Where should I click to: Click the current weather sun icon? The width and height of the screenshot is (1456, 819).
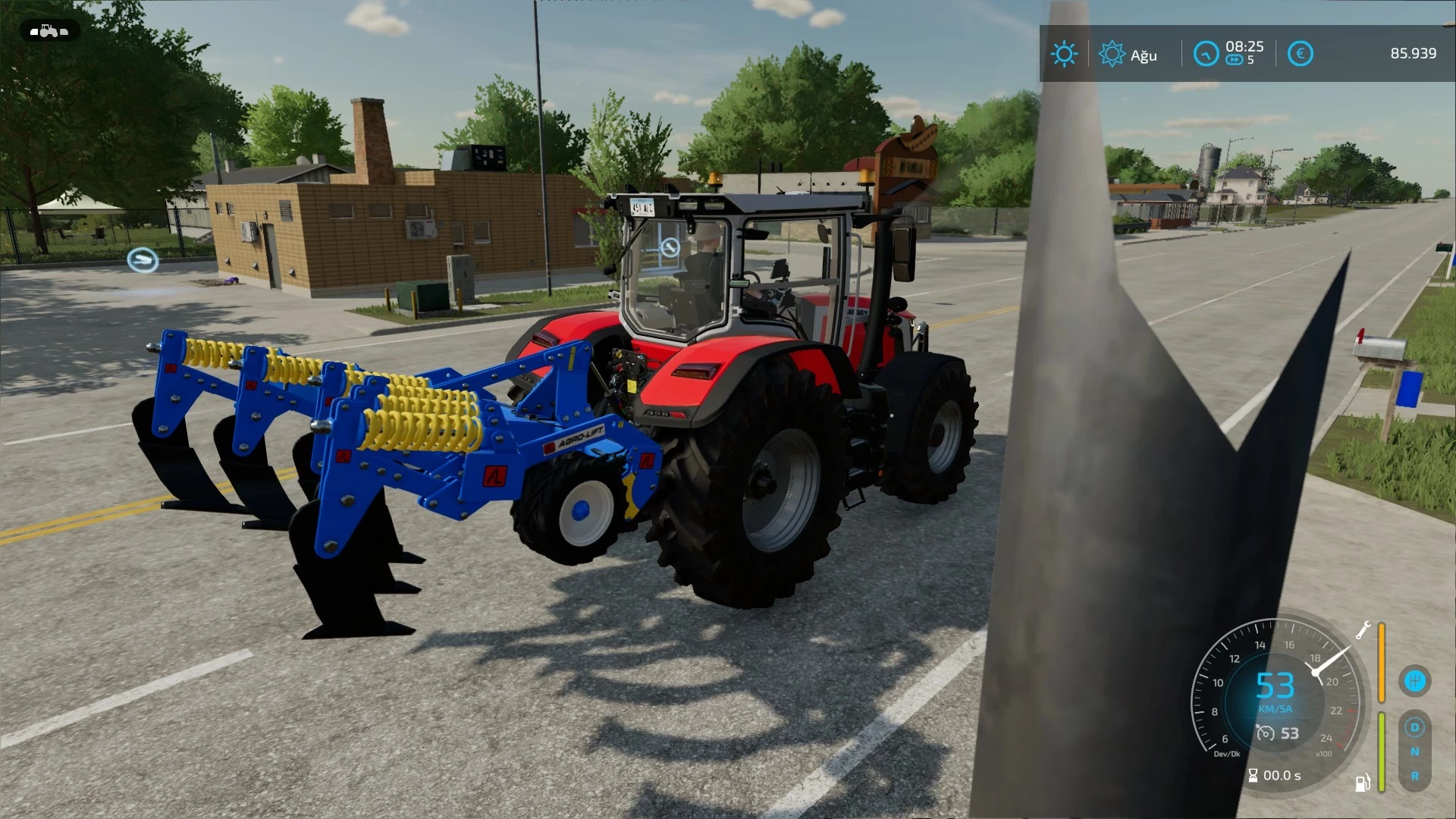(x=1065, y=53)
